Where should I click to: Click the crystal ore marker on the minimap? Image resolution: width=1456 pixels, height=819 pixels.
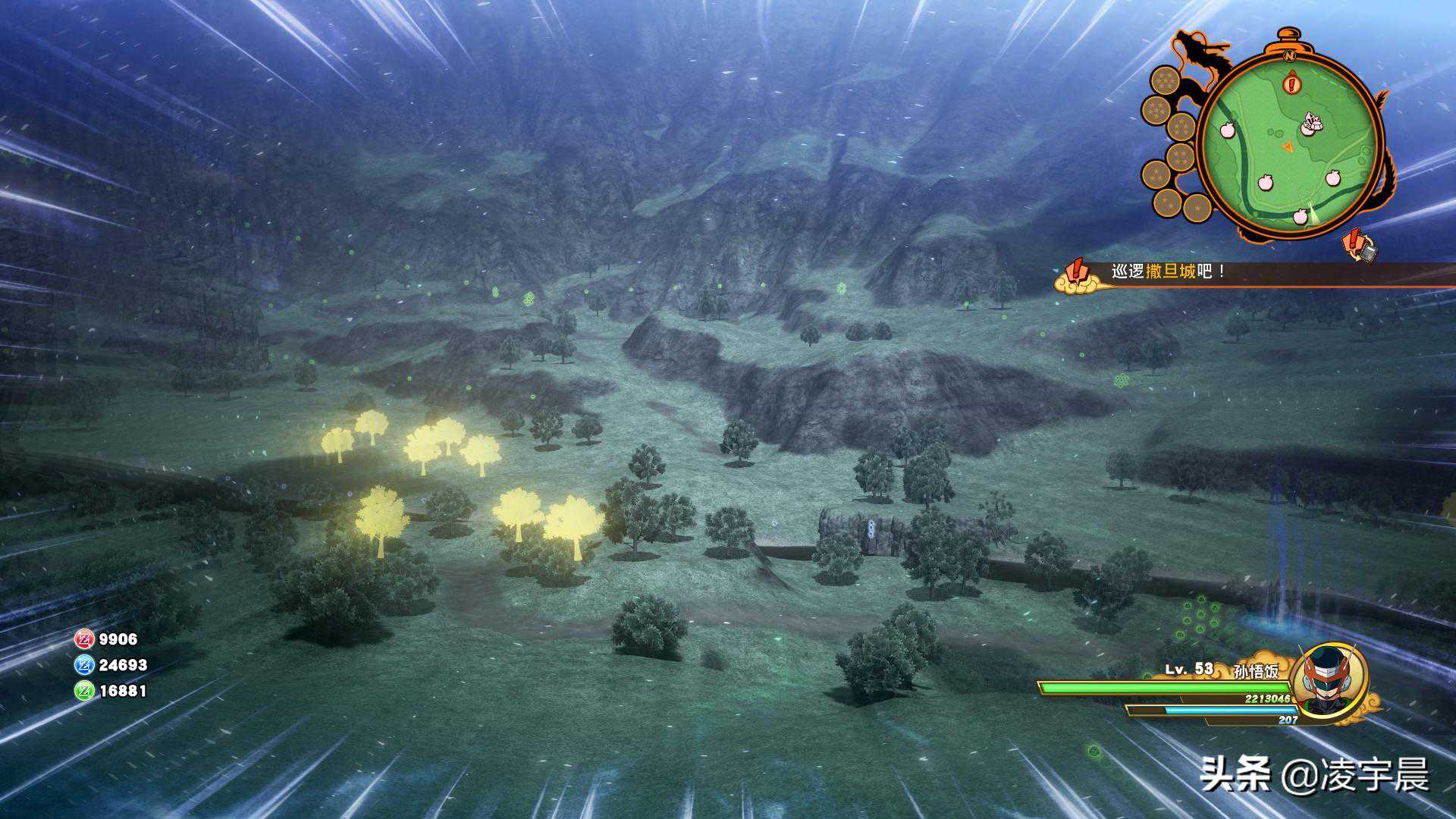1311,122
